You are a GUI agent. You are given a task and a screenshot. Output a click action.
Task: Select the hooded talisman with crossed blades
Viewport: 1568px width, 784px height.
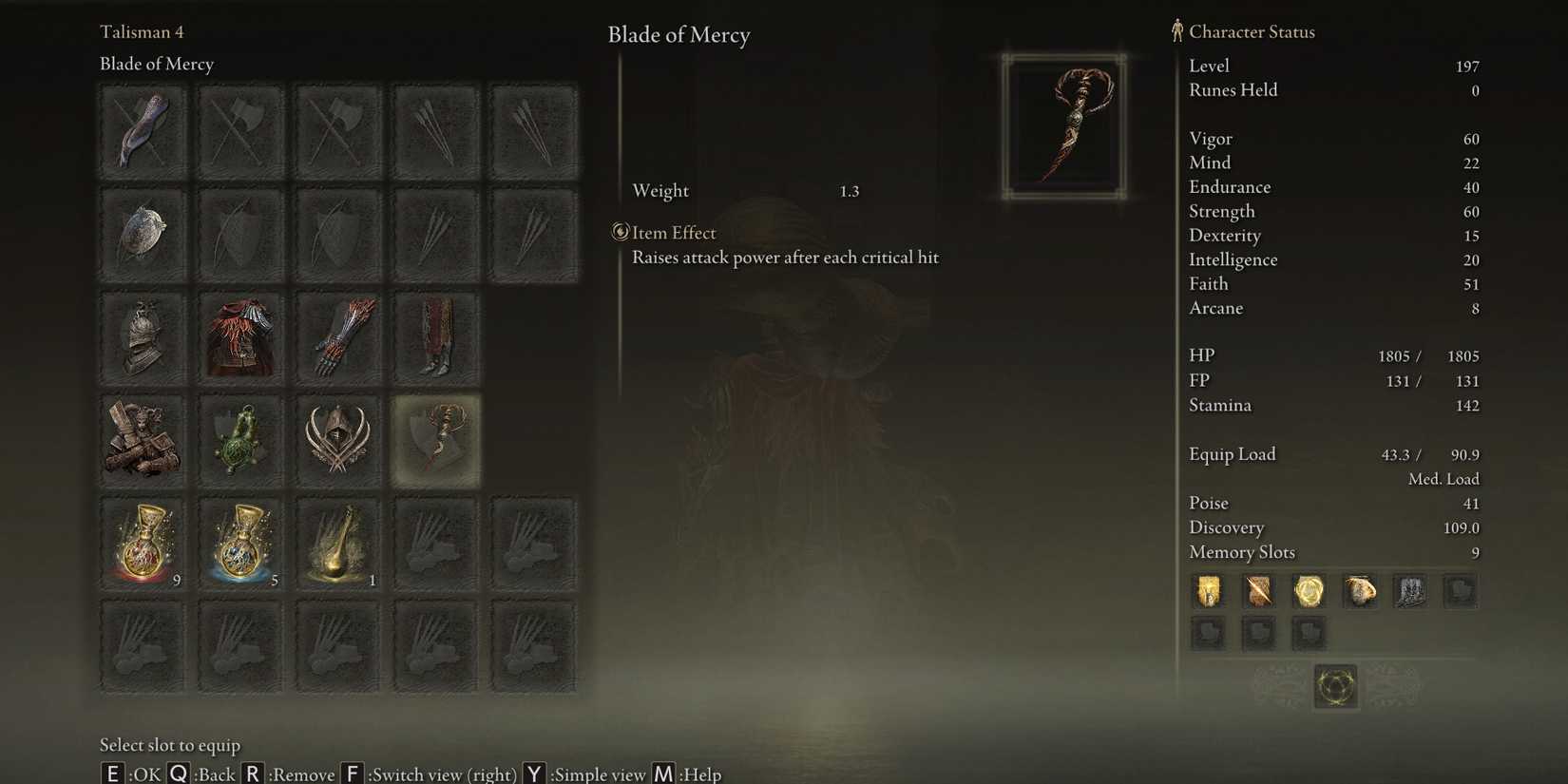pos(338,440)
